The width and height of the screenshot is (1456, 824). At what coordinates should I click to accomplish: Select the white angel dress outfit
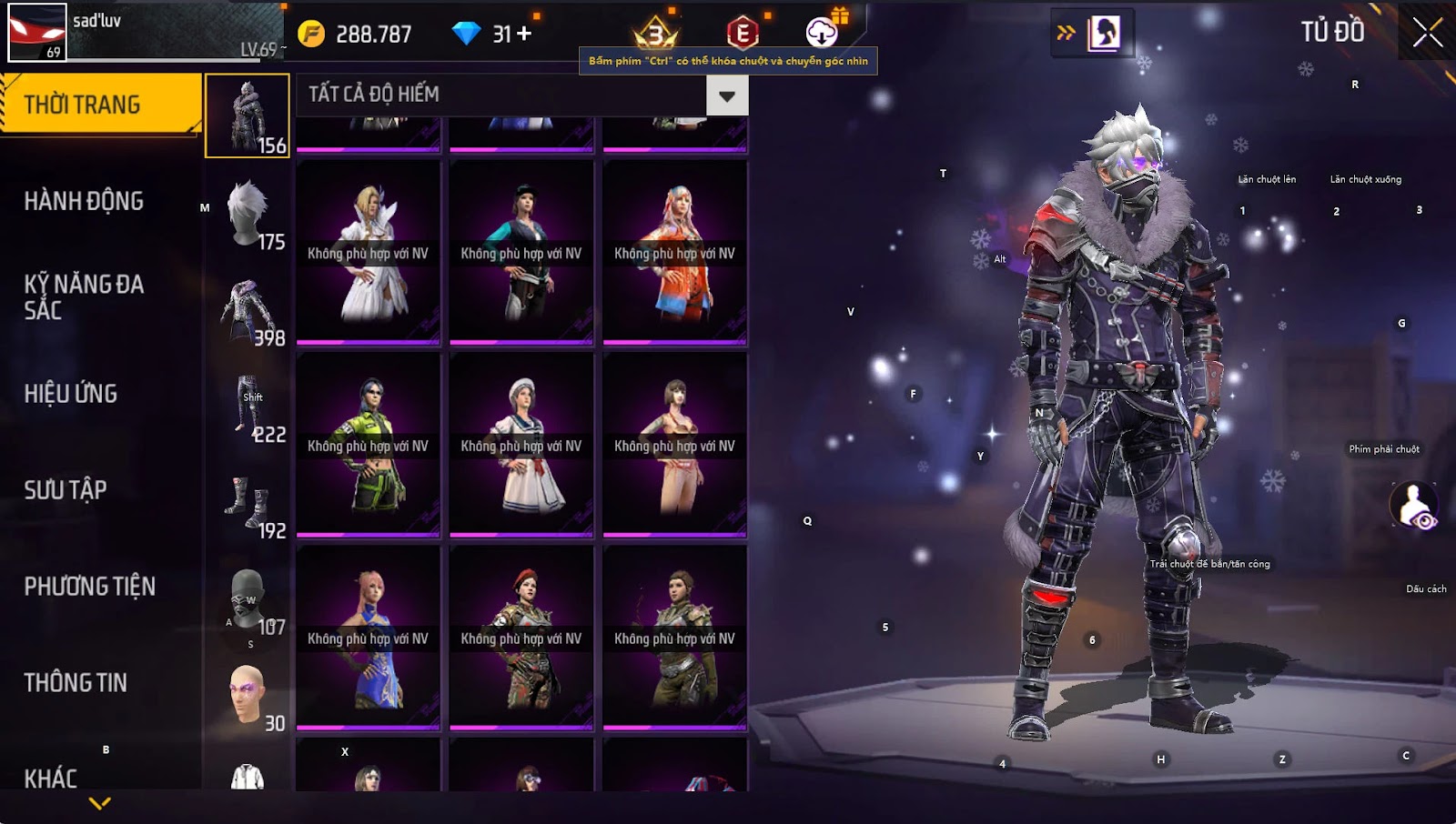point(368,254)
